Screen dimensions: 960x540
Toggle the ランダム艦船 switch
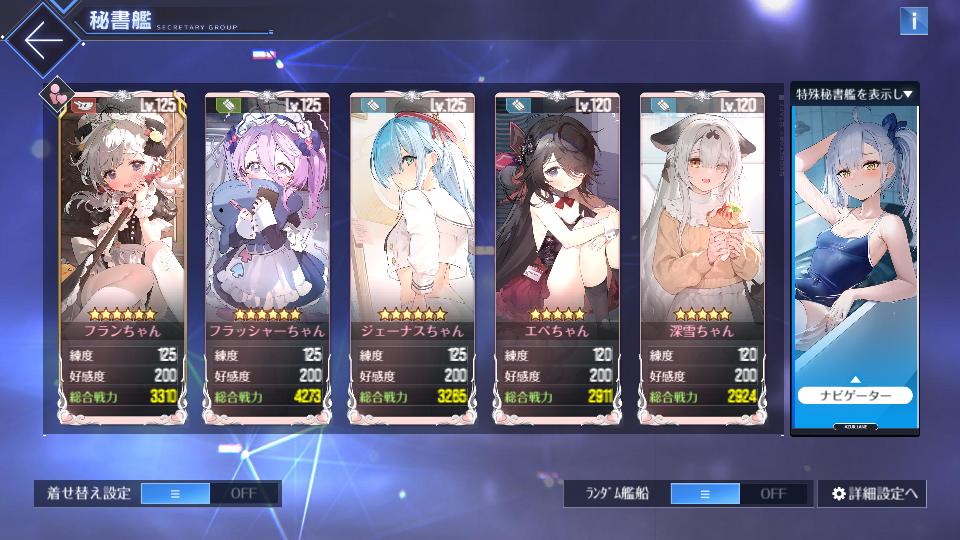coord(740,493)
